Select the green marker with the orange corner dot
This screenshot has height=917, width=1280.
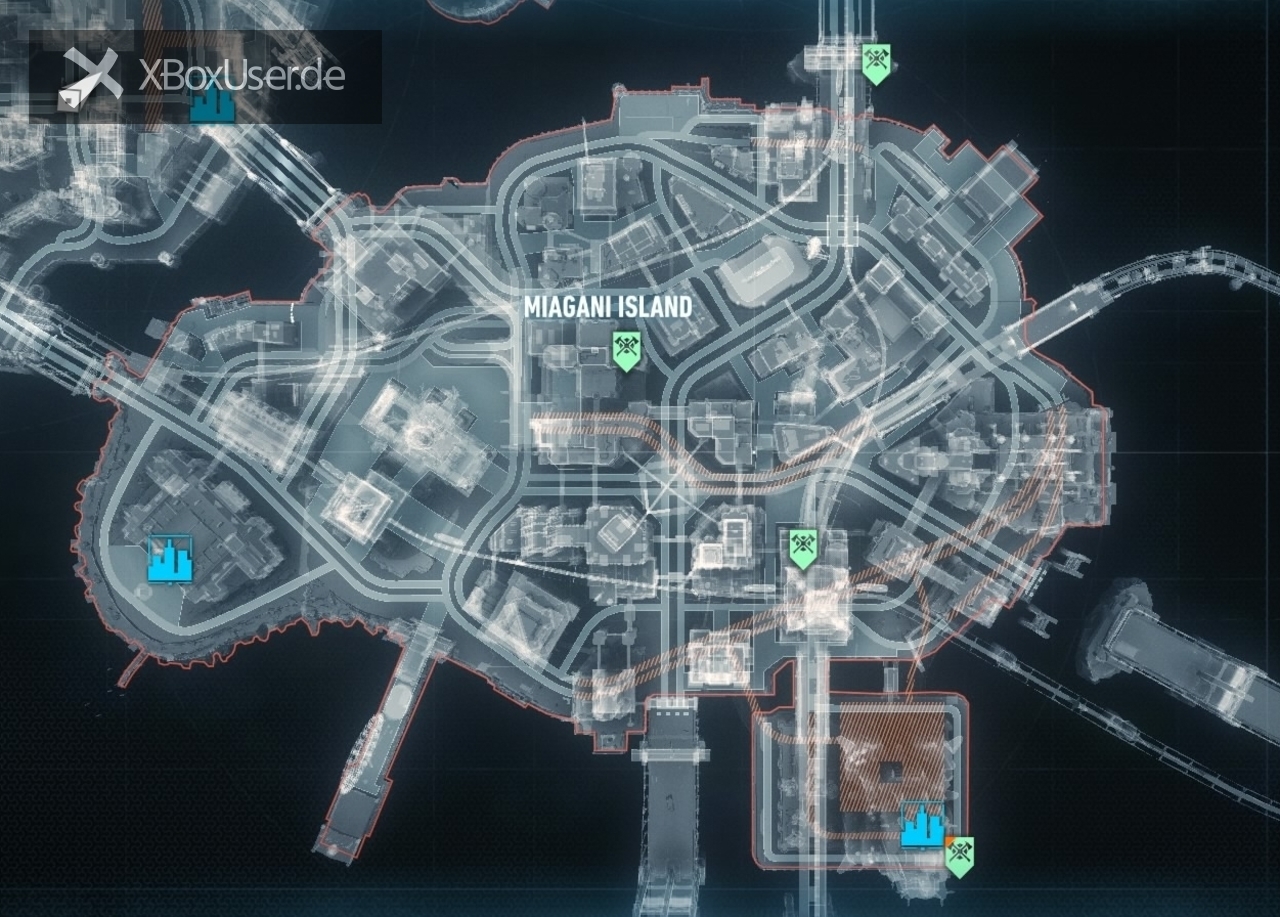tap(960, 856)
